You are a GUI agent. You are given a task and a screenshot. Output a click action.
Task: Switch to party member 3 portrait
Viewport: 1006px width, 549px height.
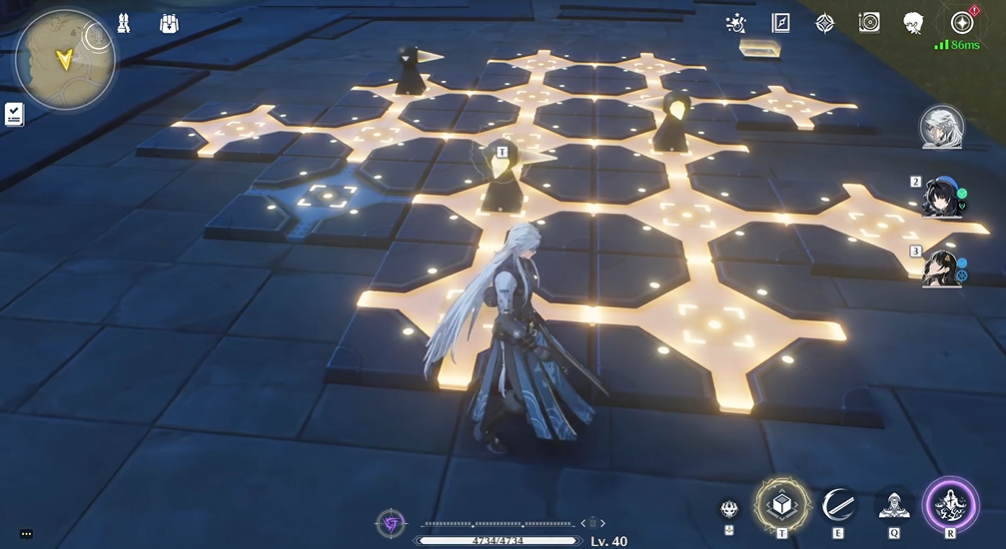pos(942,267)
